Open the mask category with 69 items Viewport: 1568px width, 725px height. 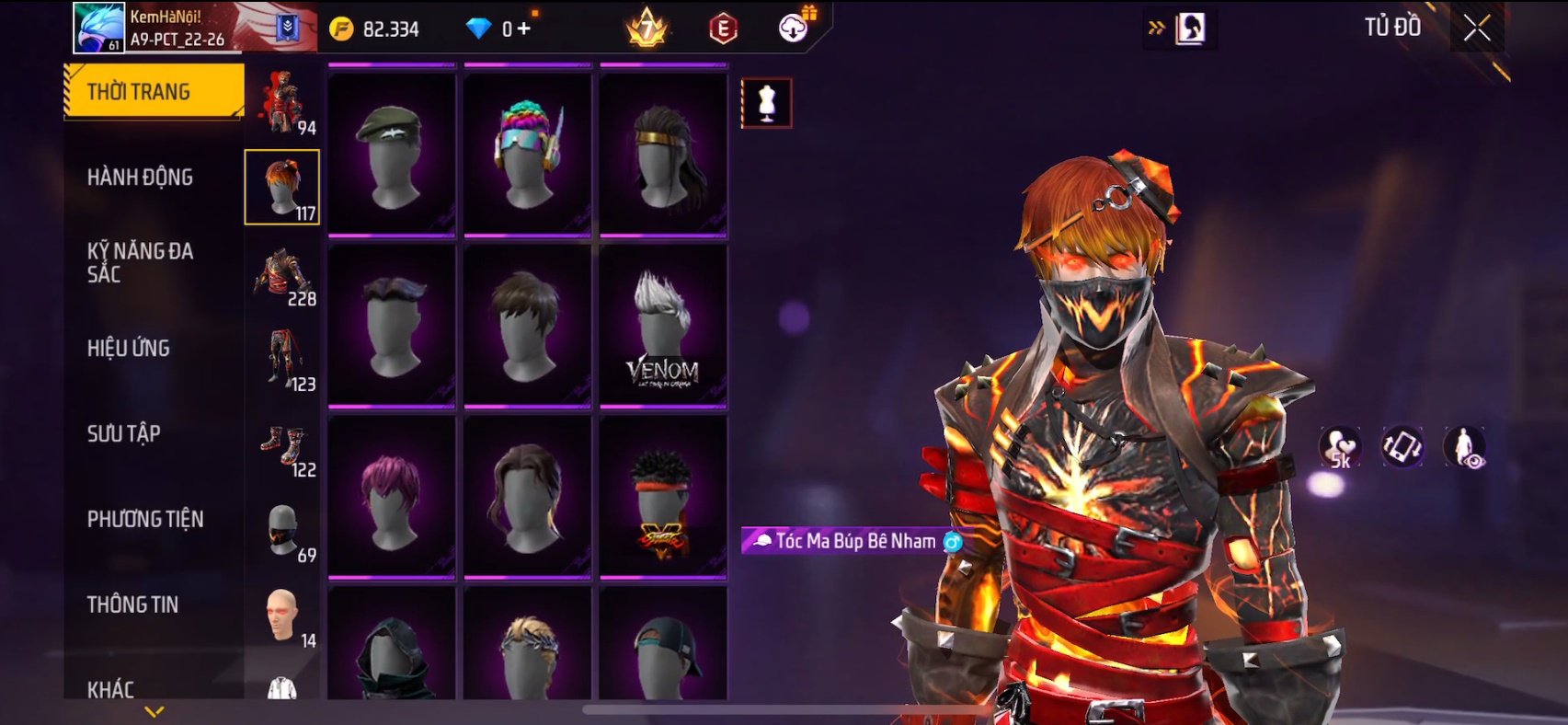click(284, 533)
